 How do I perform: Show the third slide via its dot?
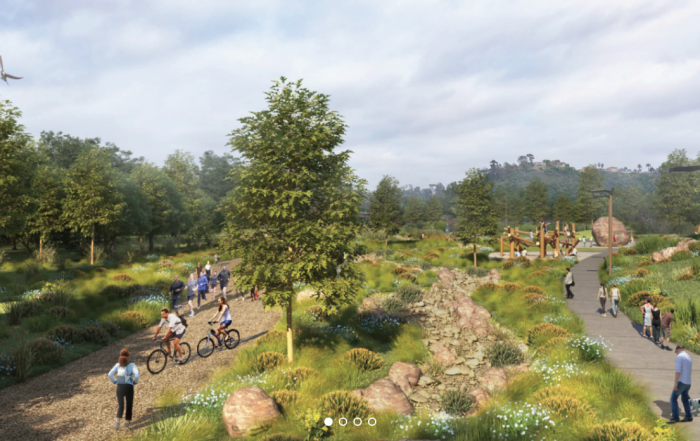coord(357,422)
